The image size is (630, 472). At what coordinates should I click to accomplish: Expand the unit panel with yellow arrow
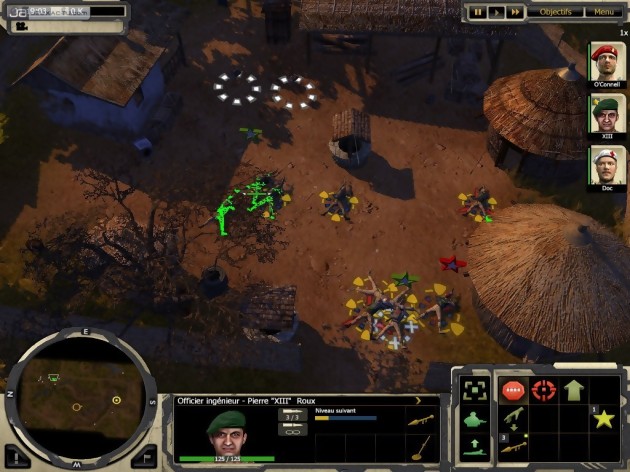click(417, 400)
